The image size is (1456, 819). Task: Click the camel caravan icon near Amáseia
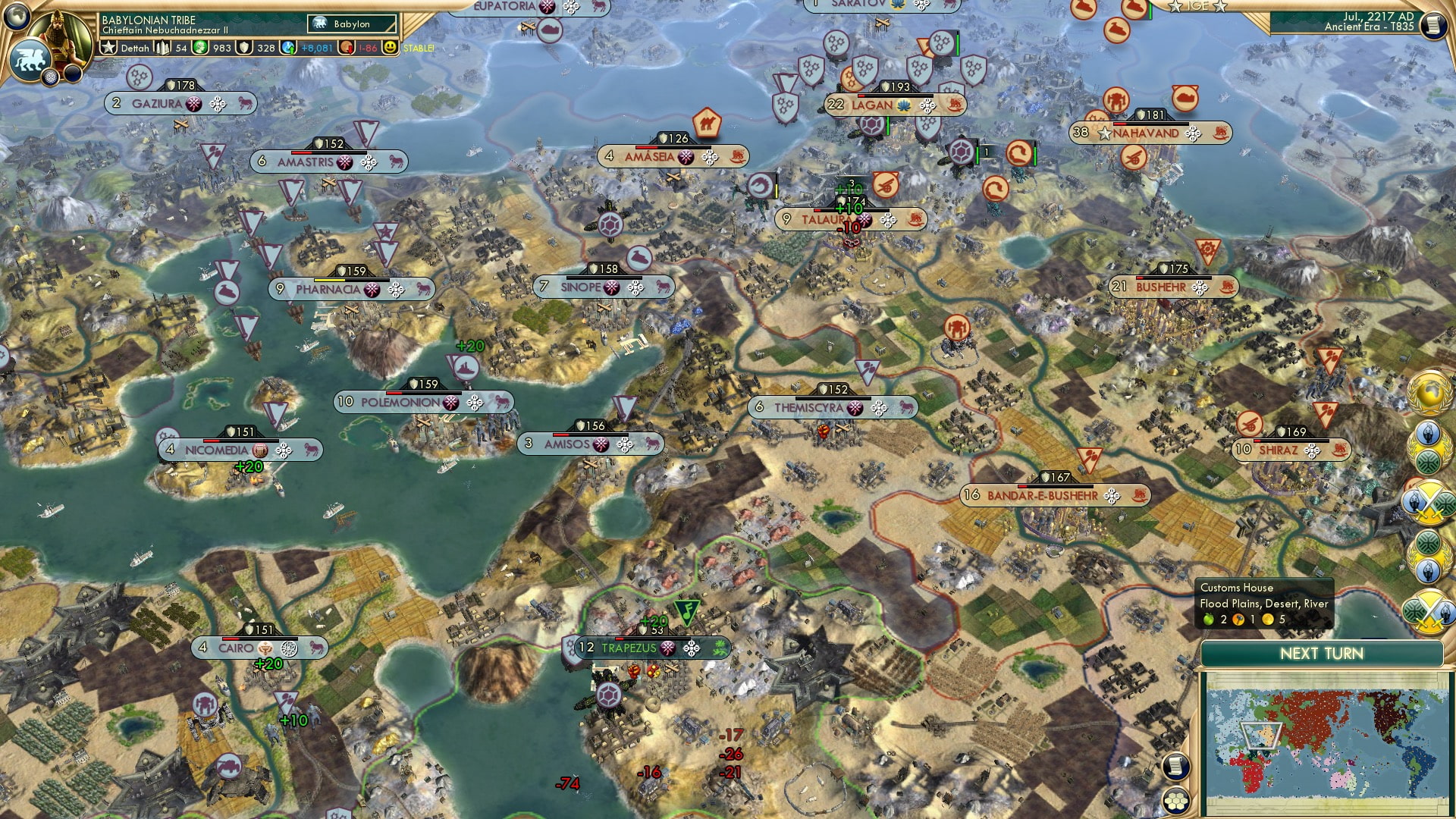click(x=708, y=121)
